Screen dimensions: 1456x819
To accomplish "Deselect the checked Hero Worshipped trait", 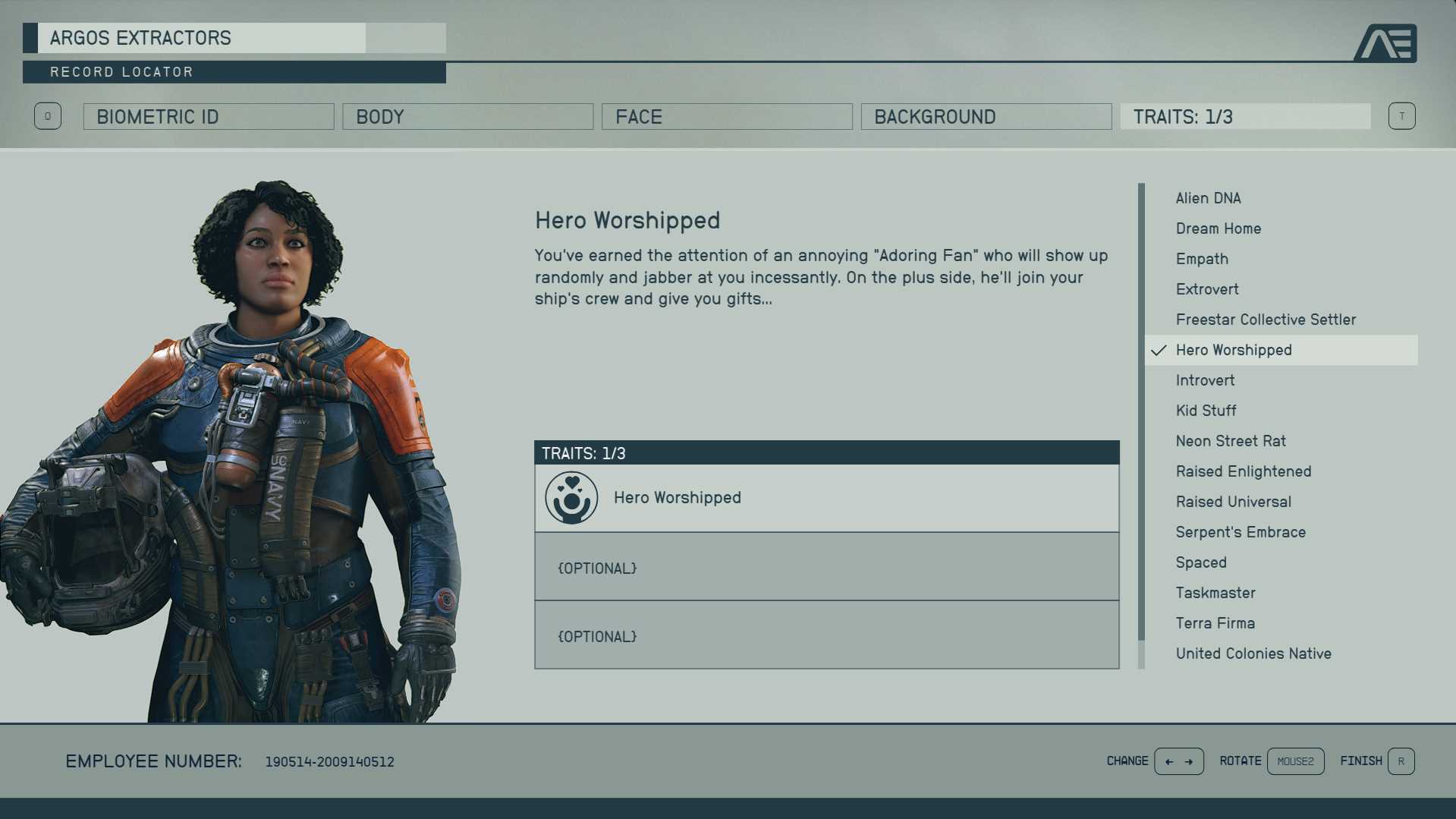I will pyautogui.click(x=1234, y=350).
